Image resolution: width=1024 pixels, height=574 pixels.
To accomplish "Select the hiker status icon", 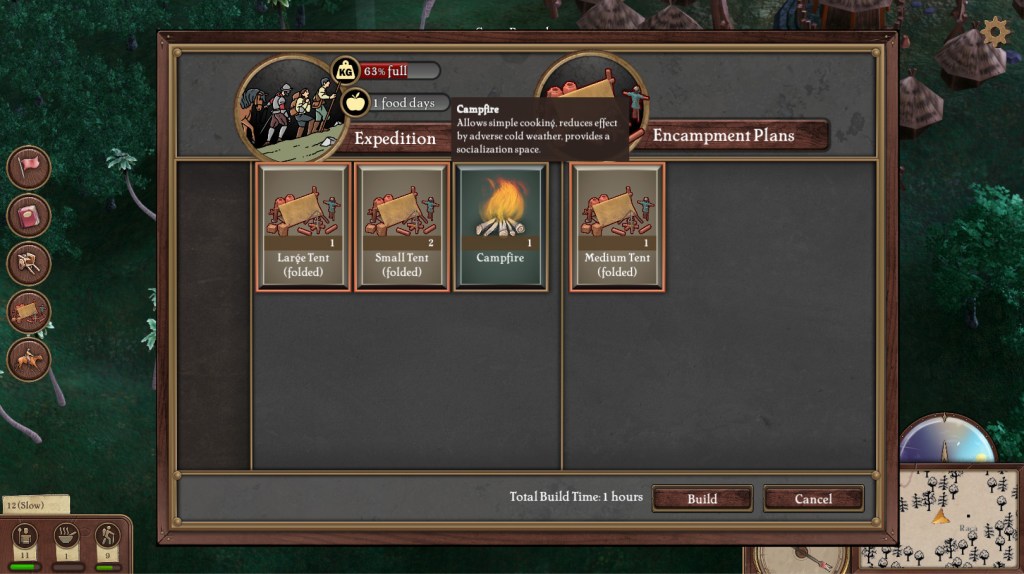I will (x=108, y=537).
